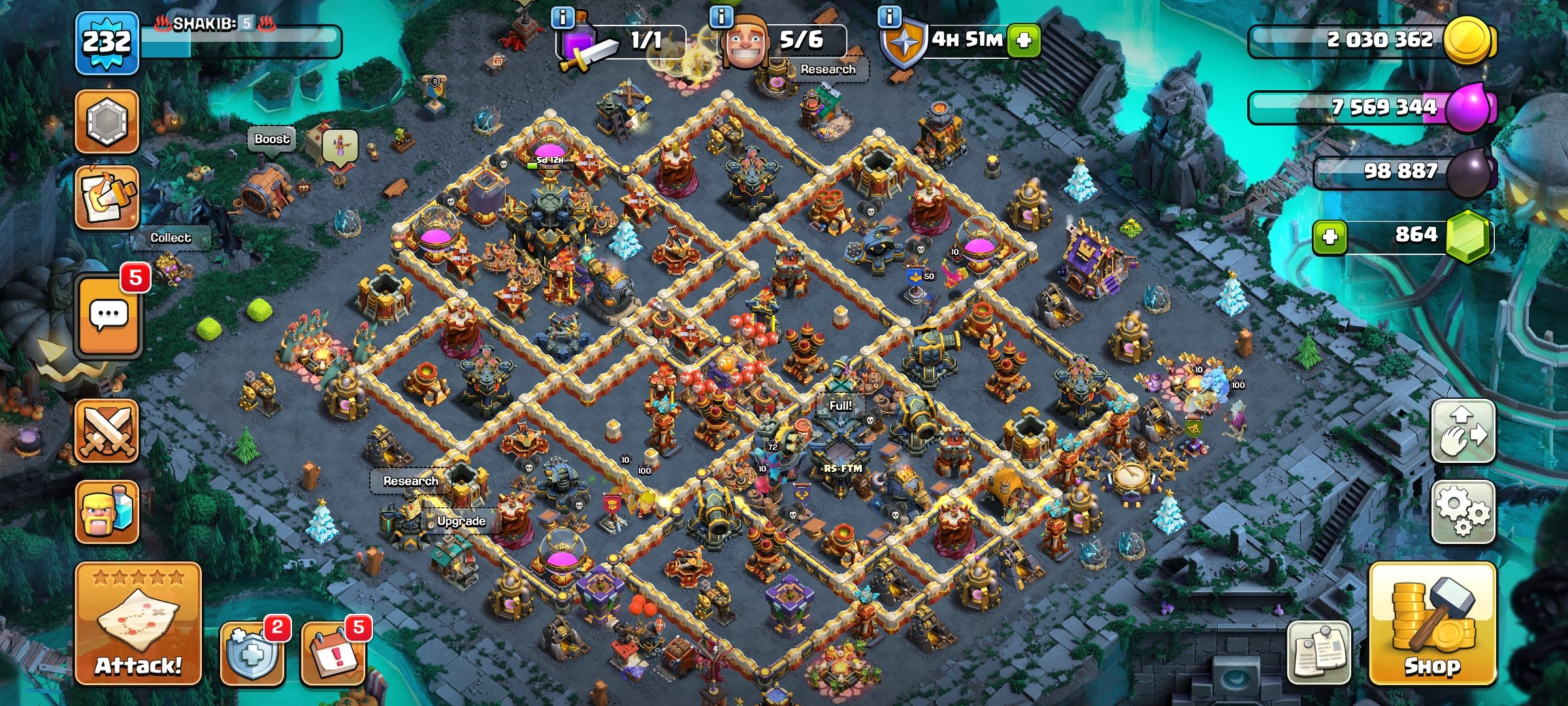The height and width of the screenshot is (706, 1568).
Task: Buy gems with the green plus button
Action: coord(1330,236)
